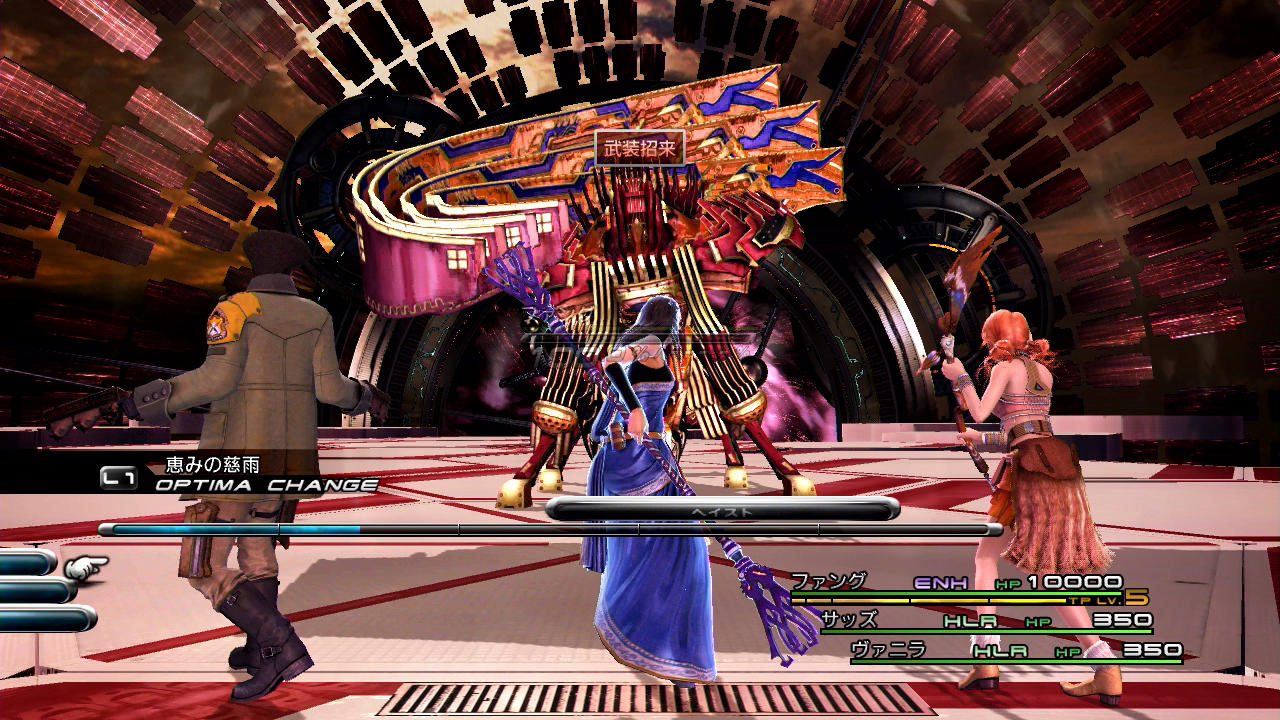
Task: Select the command entry beside the hand cursor
Action: tap(28, 565)
